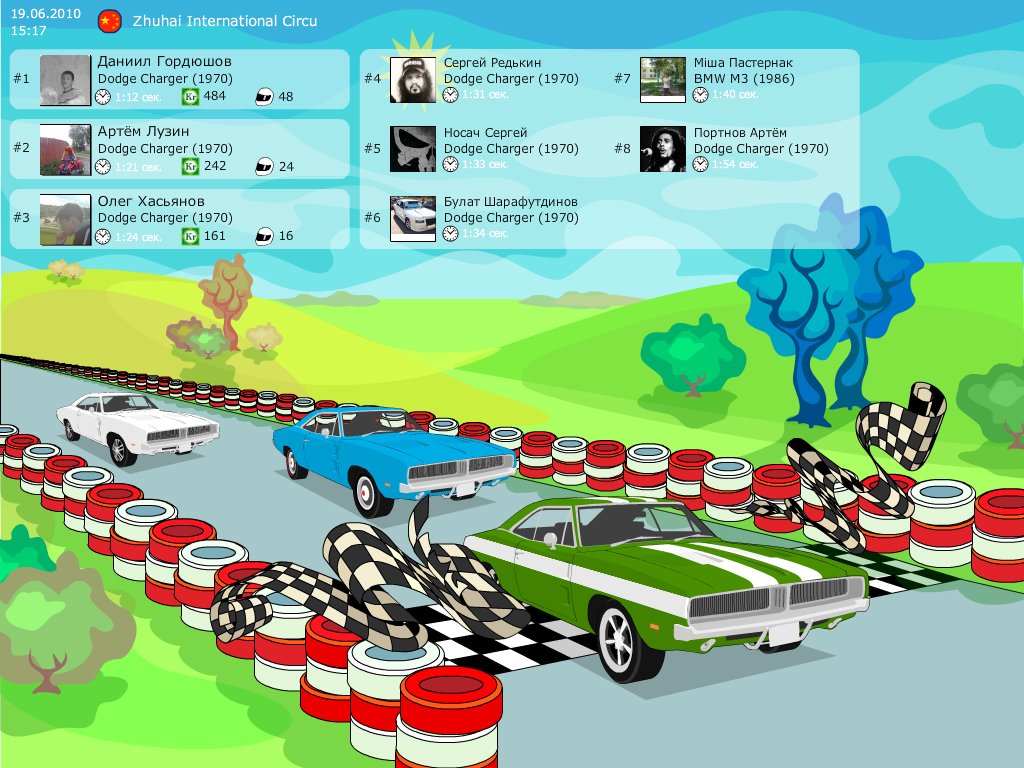Open the player name Даниил Гордюшов
The width and height of the screenshot is (1024, 768).
coord(164,62)
